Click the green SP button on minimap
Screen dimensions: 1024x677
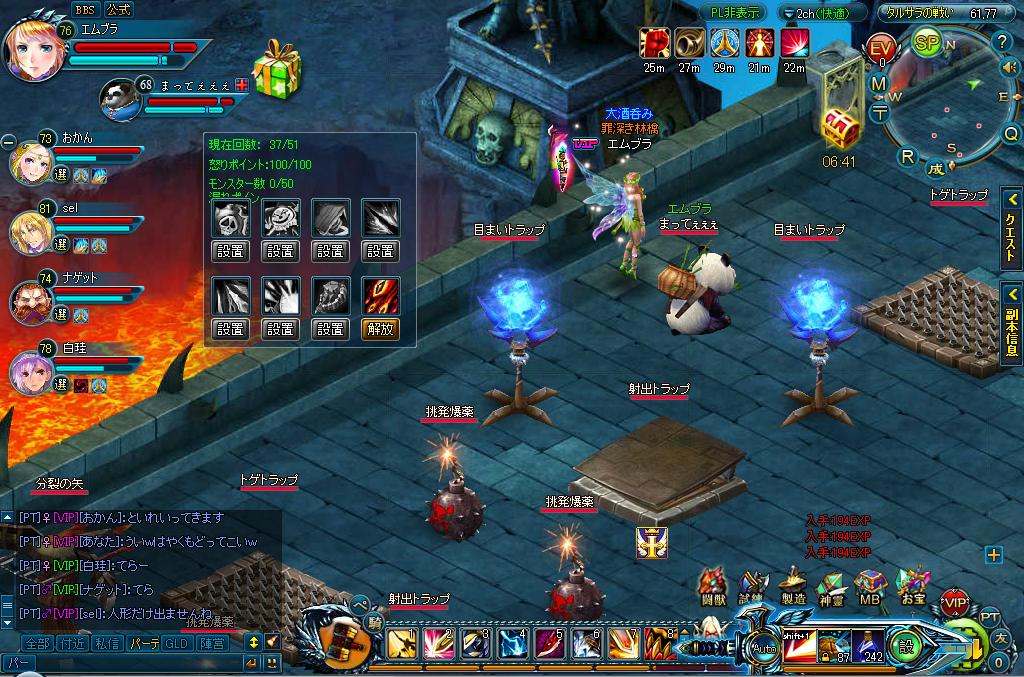927,44
